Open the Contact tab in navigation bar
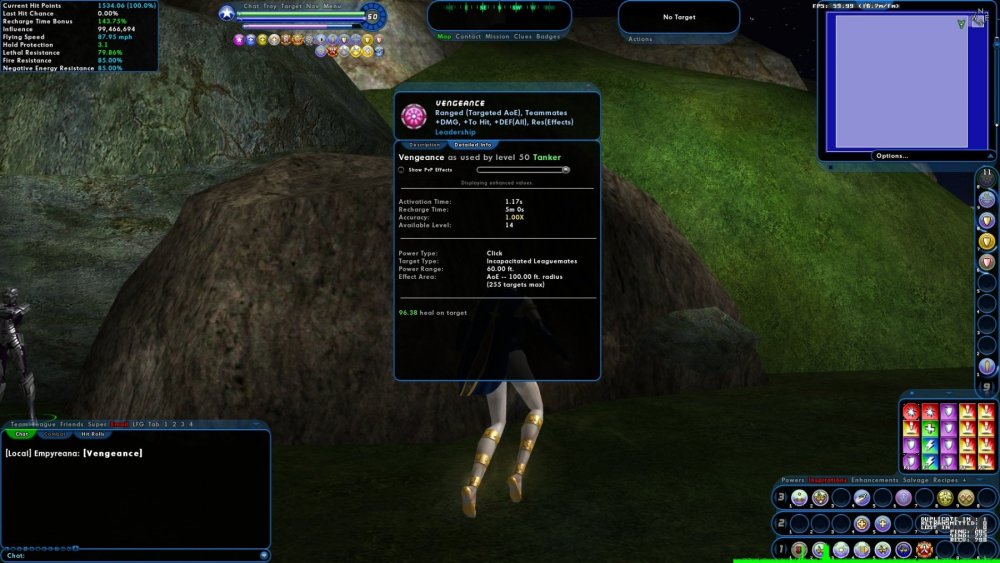The width and height of the screenshot is (1000, 563). click(x=468, y=36)
